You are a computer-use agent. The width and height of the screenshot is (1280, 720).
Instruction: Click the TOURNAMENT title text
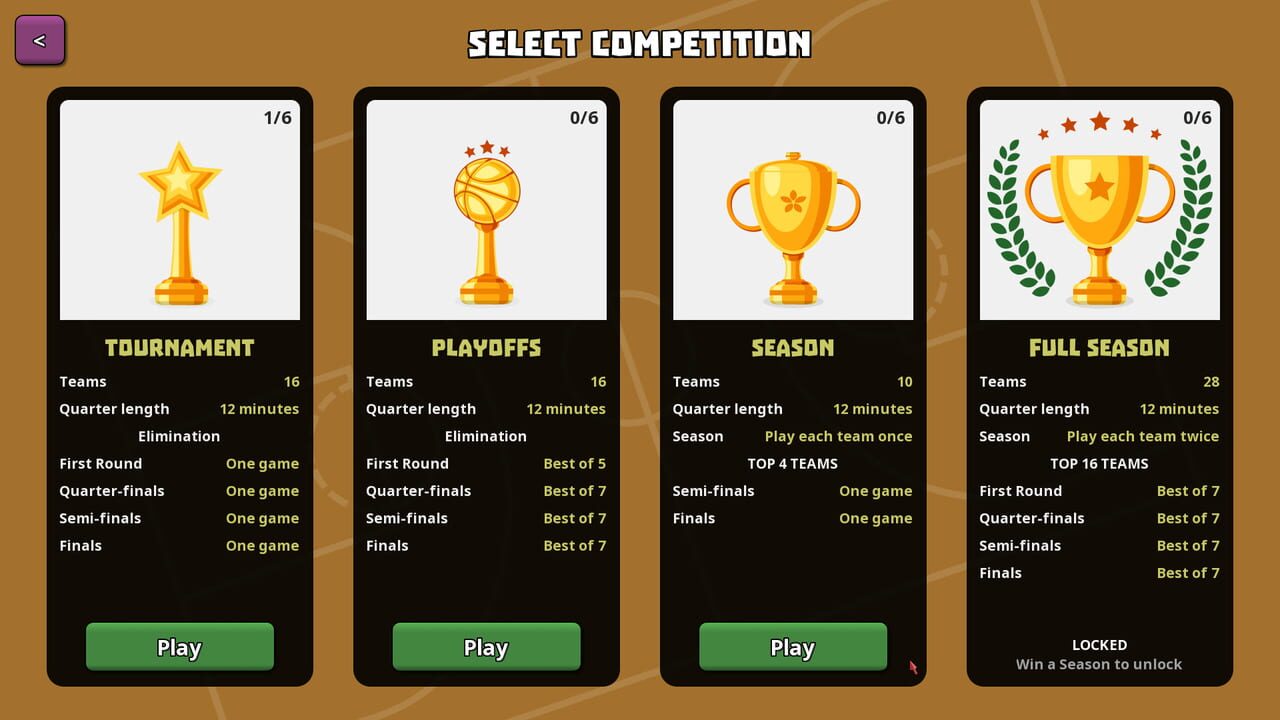pos(179,347)
